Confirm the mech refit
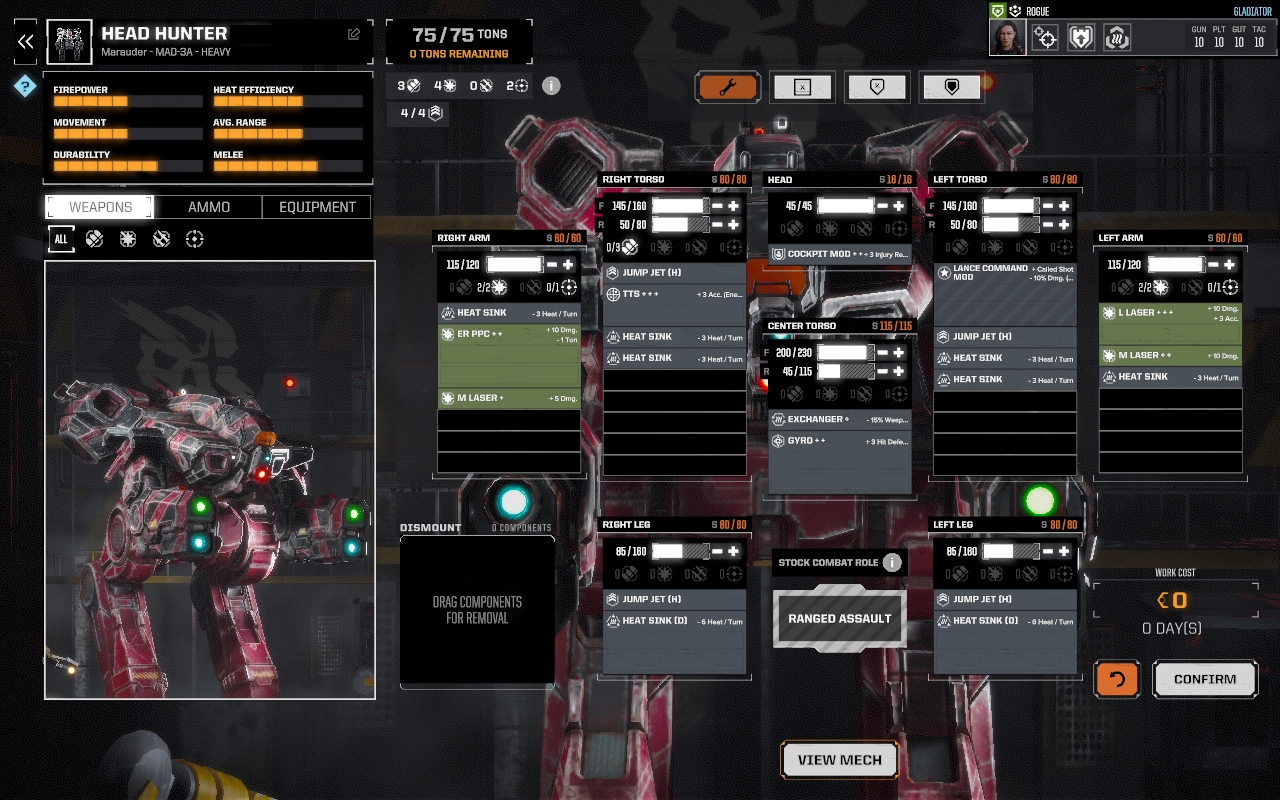Screen dimensions: 1280x800 (1204, 679)
